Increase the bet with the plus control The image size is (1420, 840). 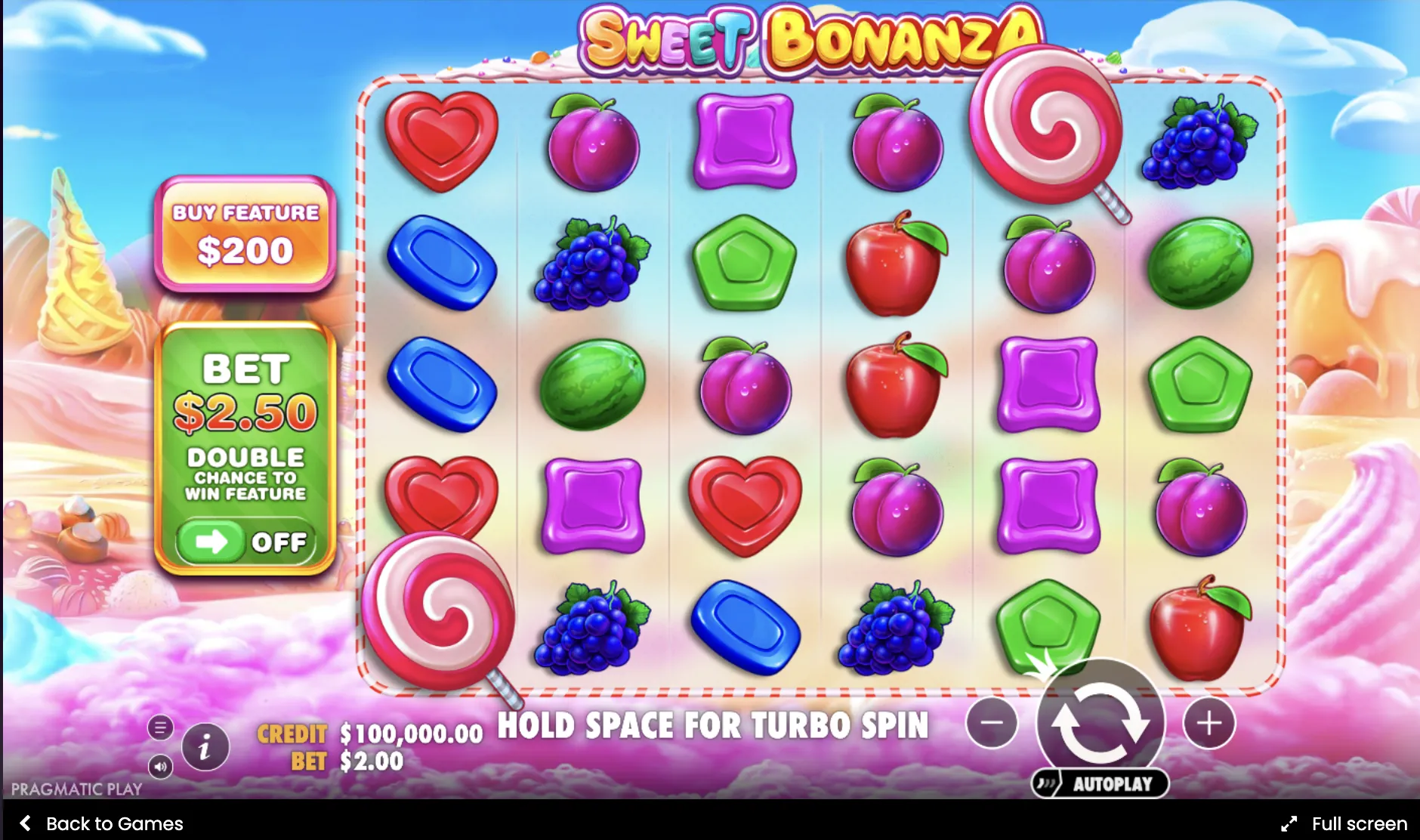click(1209, 724)
